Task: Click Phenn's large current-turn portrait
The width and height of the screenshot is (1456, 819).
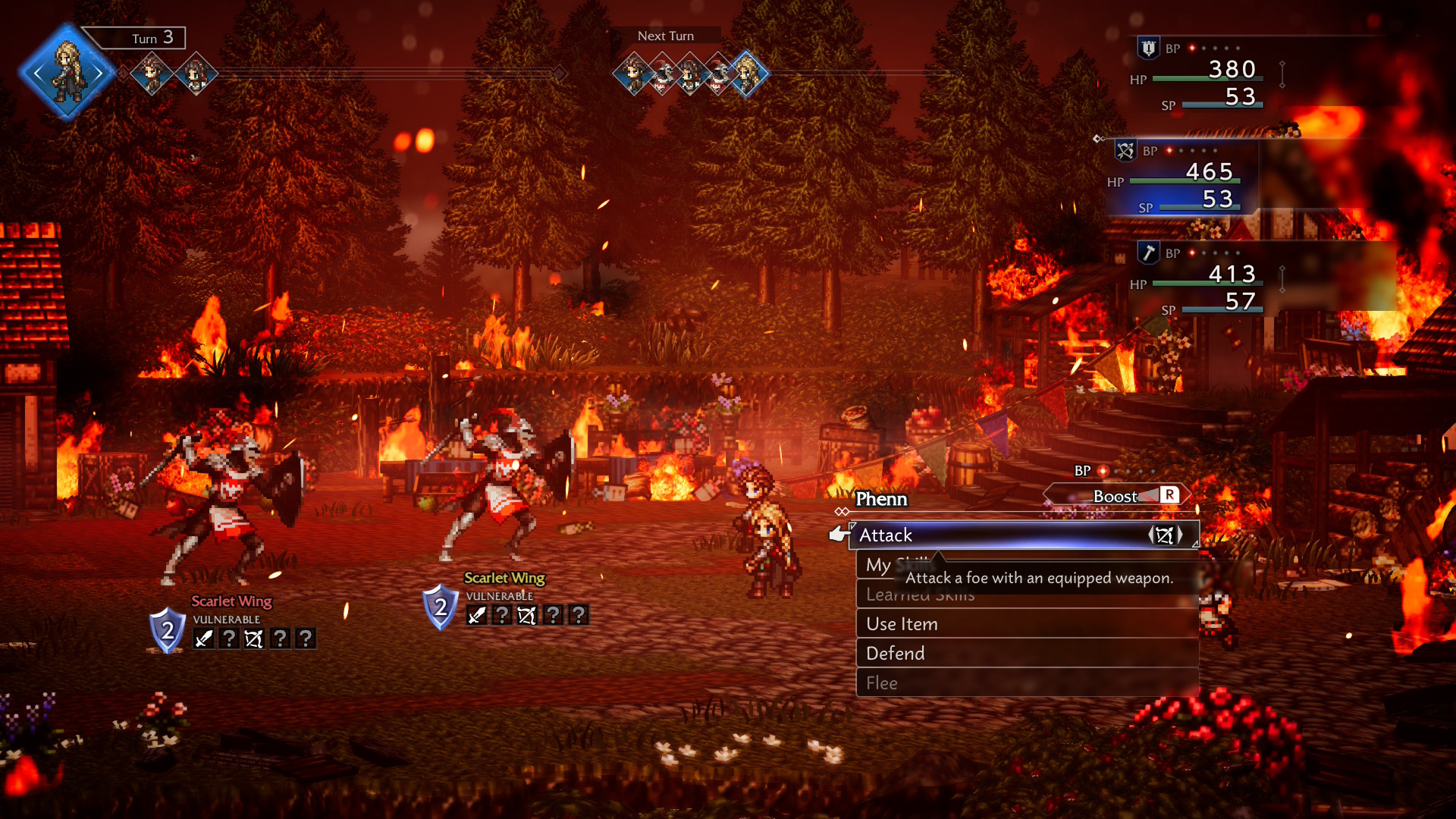Action: [x=68, y=73]
